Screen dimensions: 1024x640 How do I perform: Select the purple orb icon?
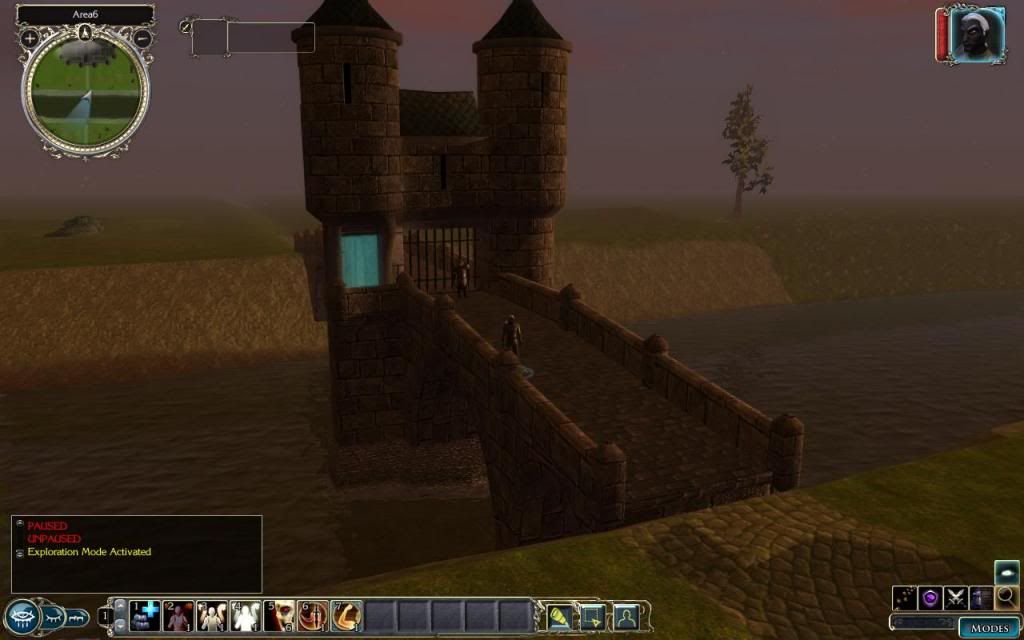[931, 597]
